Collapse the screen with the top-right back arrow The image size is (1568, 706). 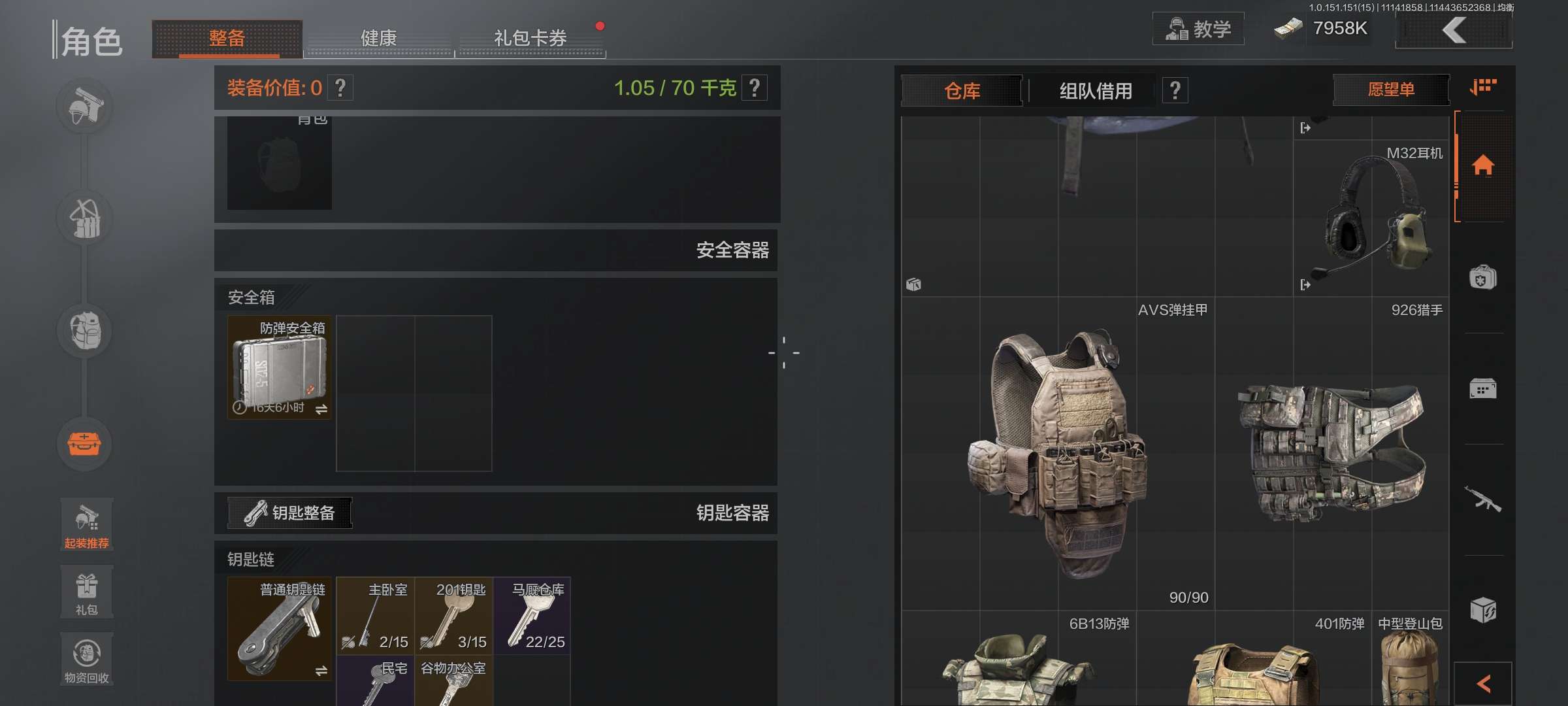click(1454, 29)
